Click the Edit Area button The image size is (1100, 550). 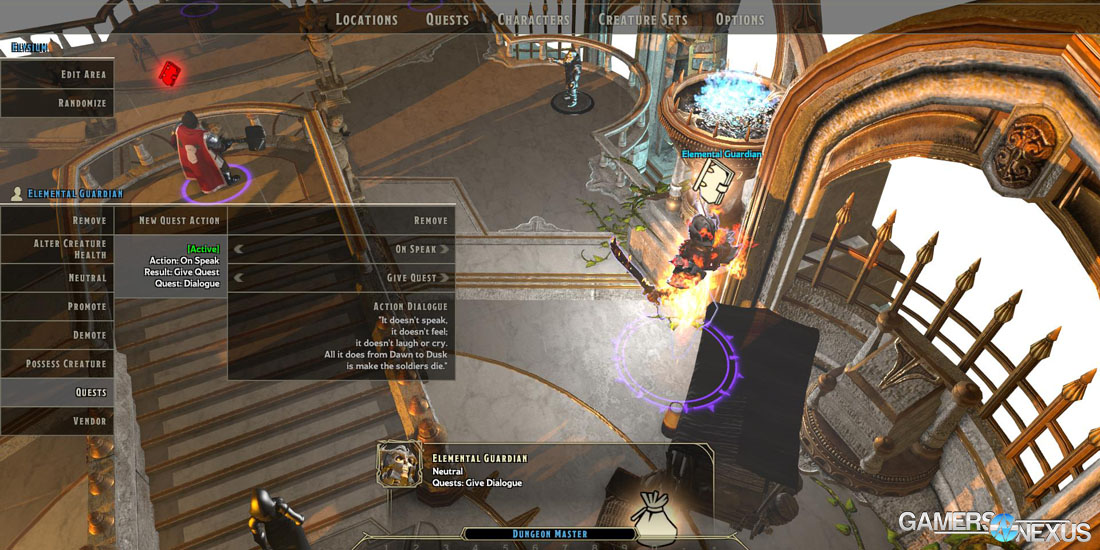tap(56, 75)
